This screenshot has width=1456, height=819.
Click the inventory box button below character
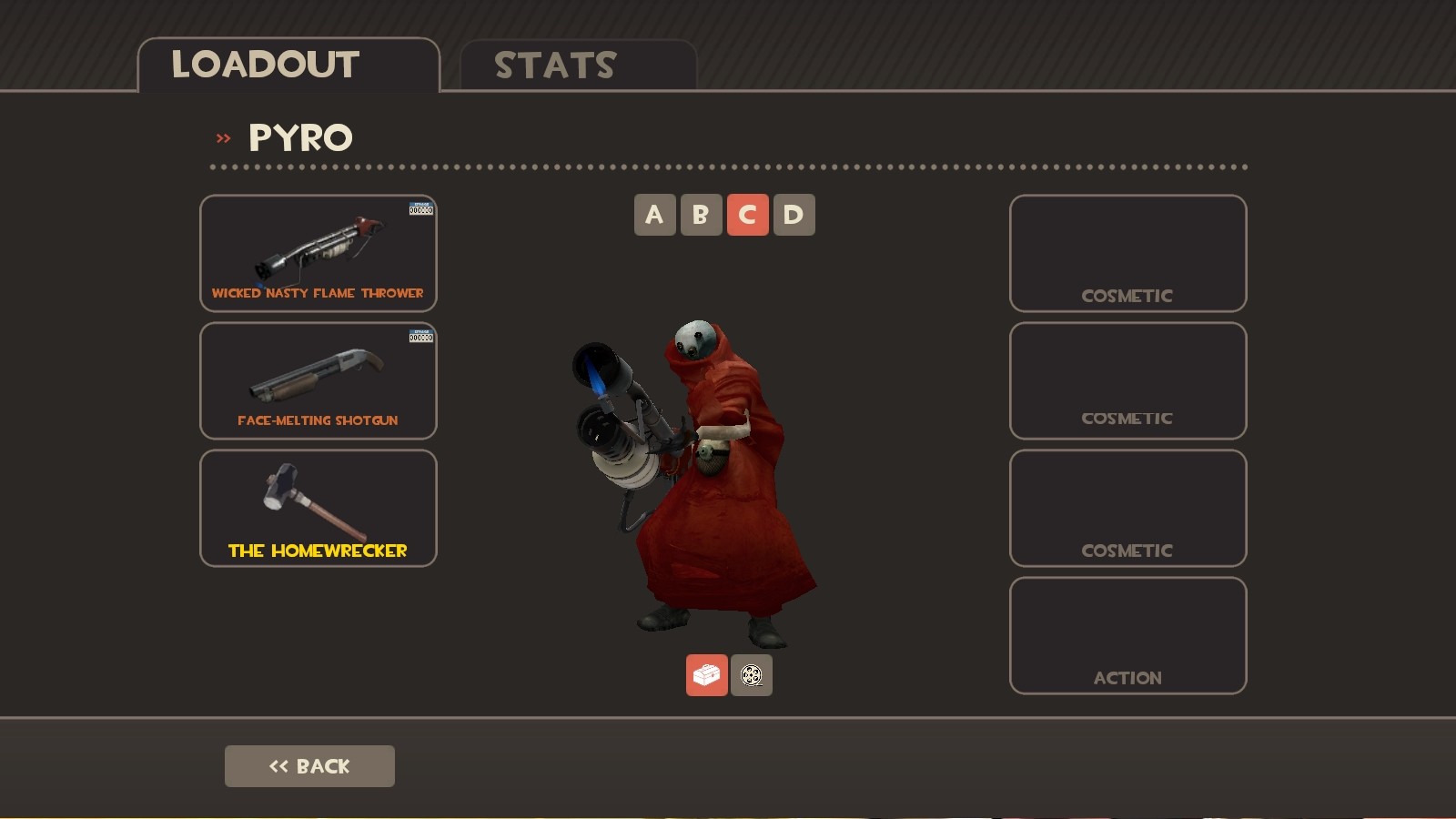click(x=706, y=675)
